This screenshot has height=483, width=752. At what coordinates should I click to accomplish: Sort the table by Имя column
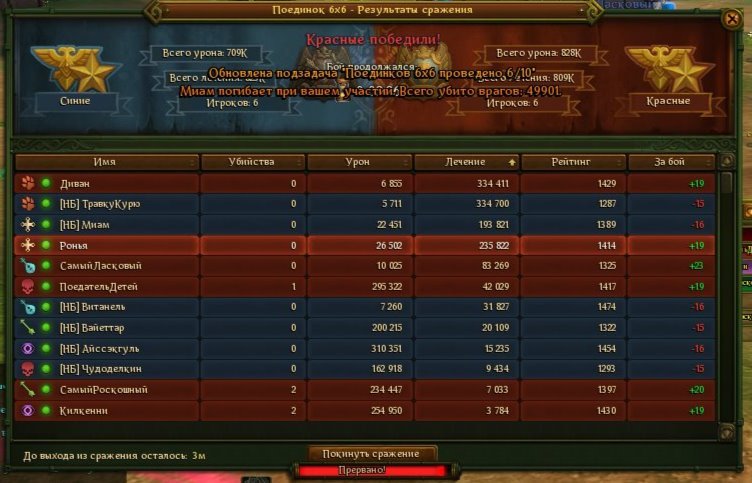coord(106,162)
